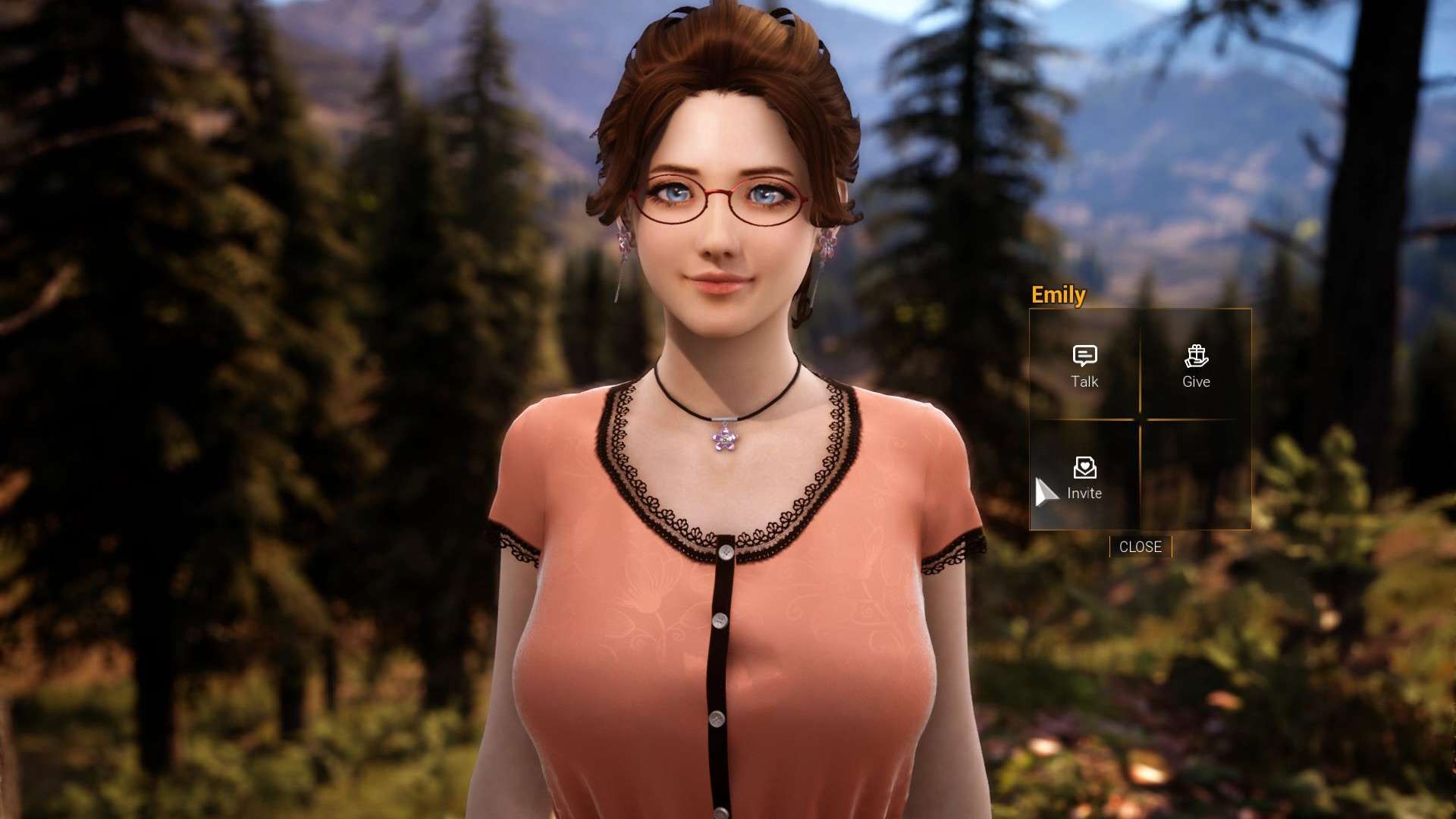Select the Give gift option
This screenshot has height=819, width=1456.
pyautogui.click(x=1196, y=366)
